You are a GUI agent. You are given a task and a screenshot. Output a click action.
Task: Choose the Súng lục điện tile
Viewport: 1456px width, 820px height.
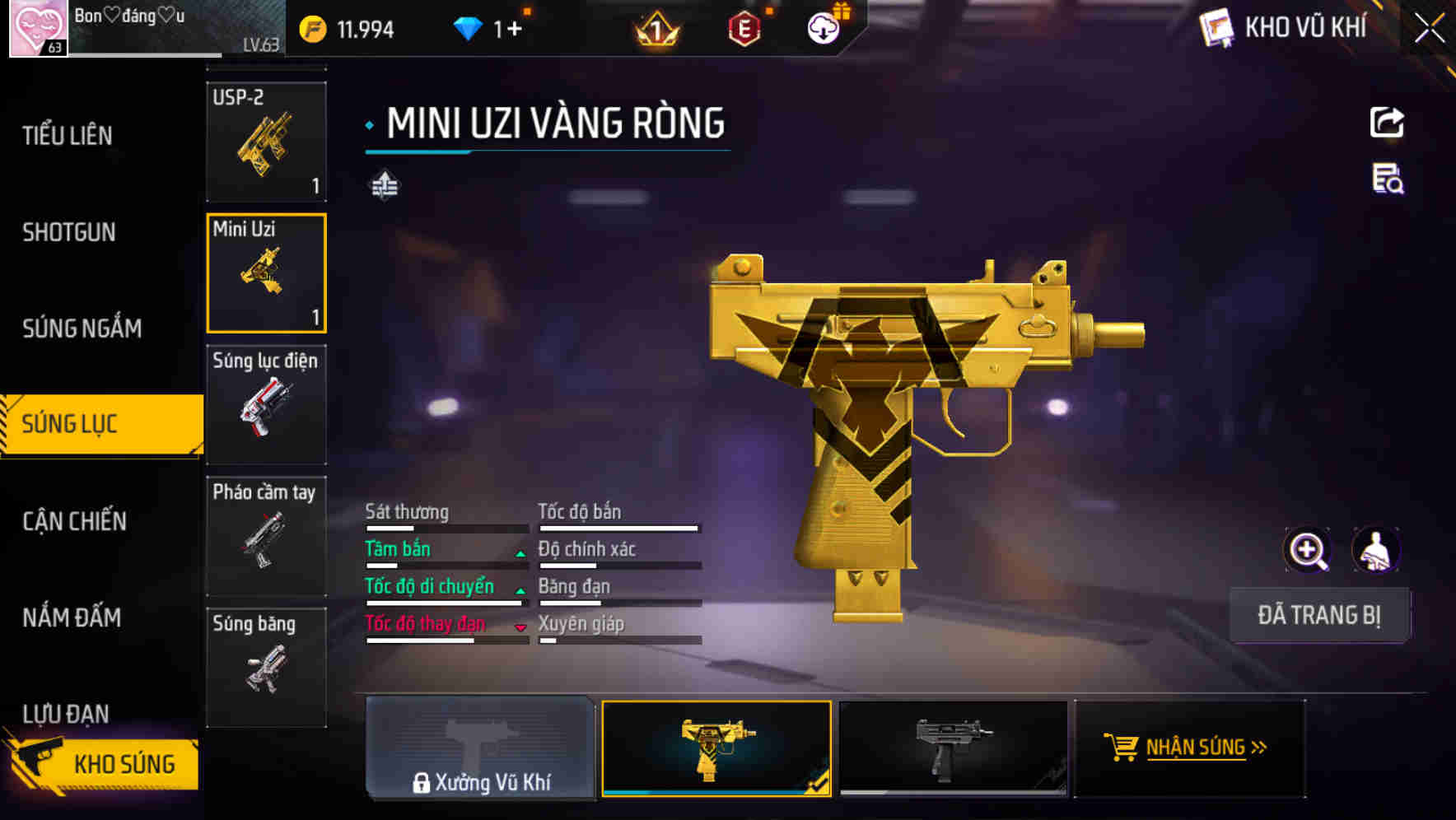click(x=266, y=404)
